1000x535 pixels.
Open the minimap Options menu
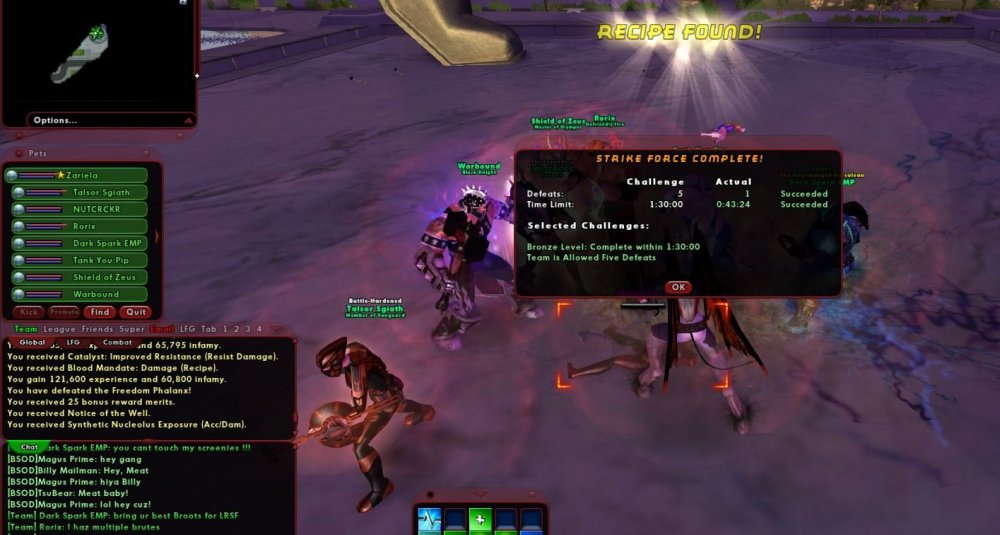click(56, 120)
